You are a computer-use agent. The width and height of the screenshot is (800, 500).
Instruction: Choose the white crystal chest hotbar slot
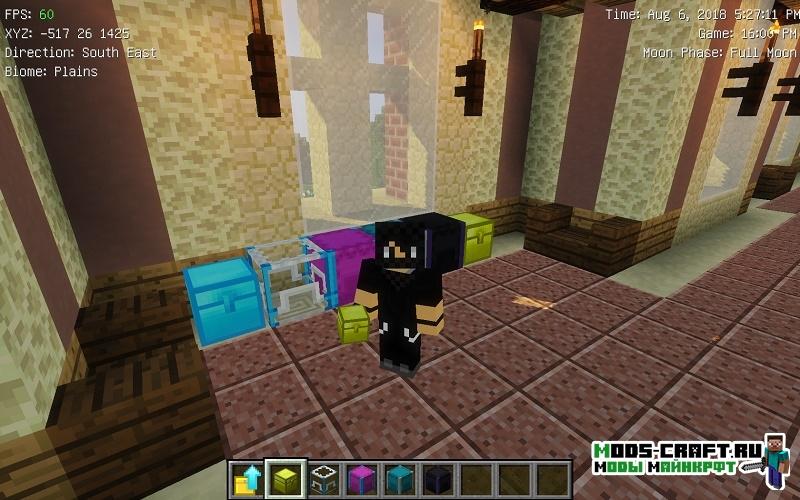tap(324, 480)
